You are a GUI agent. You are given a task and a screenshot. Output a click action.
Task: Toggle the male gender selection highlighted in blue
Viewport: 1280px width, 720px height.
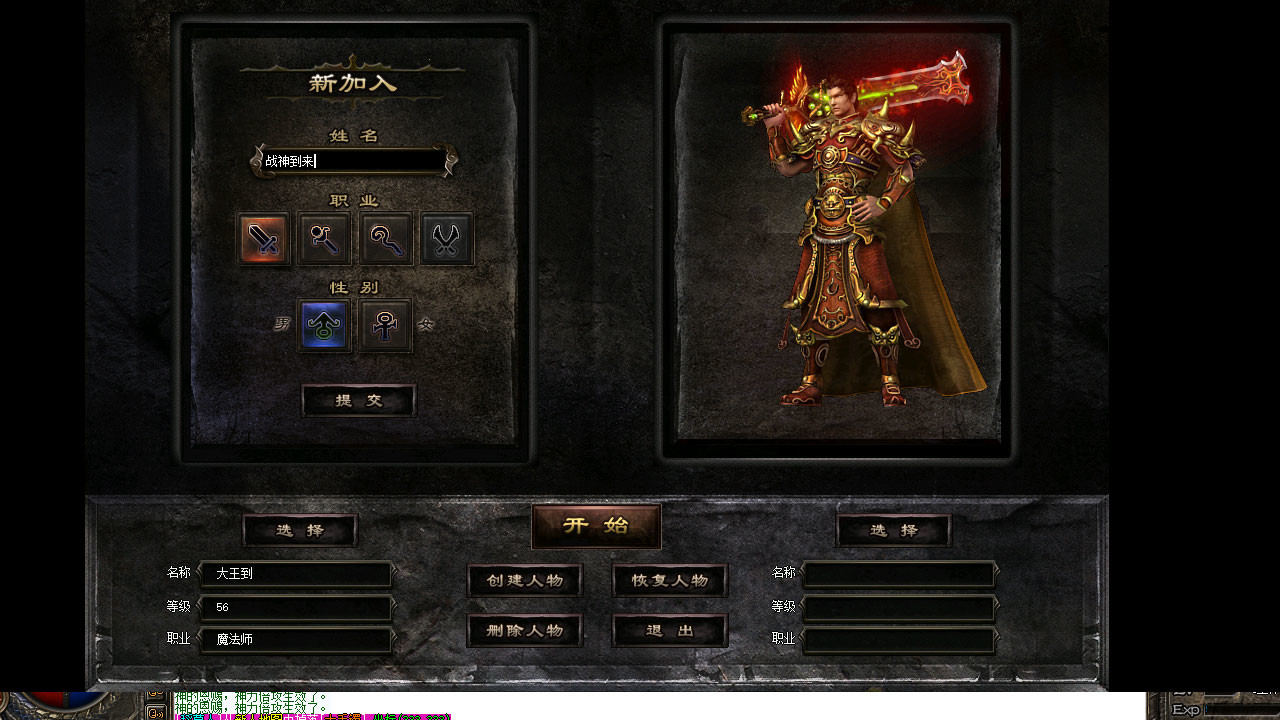tap(323, 324)
